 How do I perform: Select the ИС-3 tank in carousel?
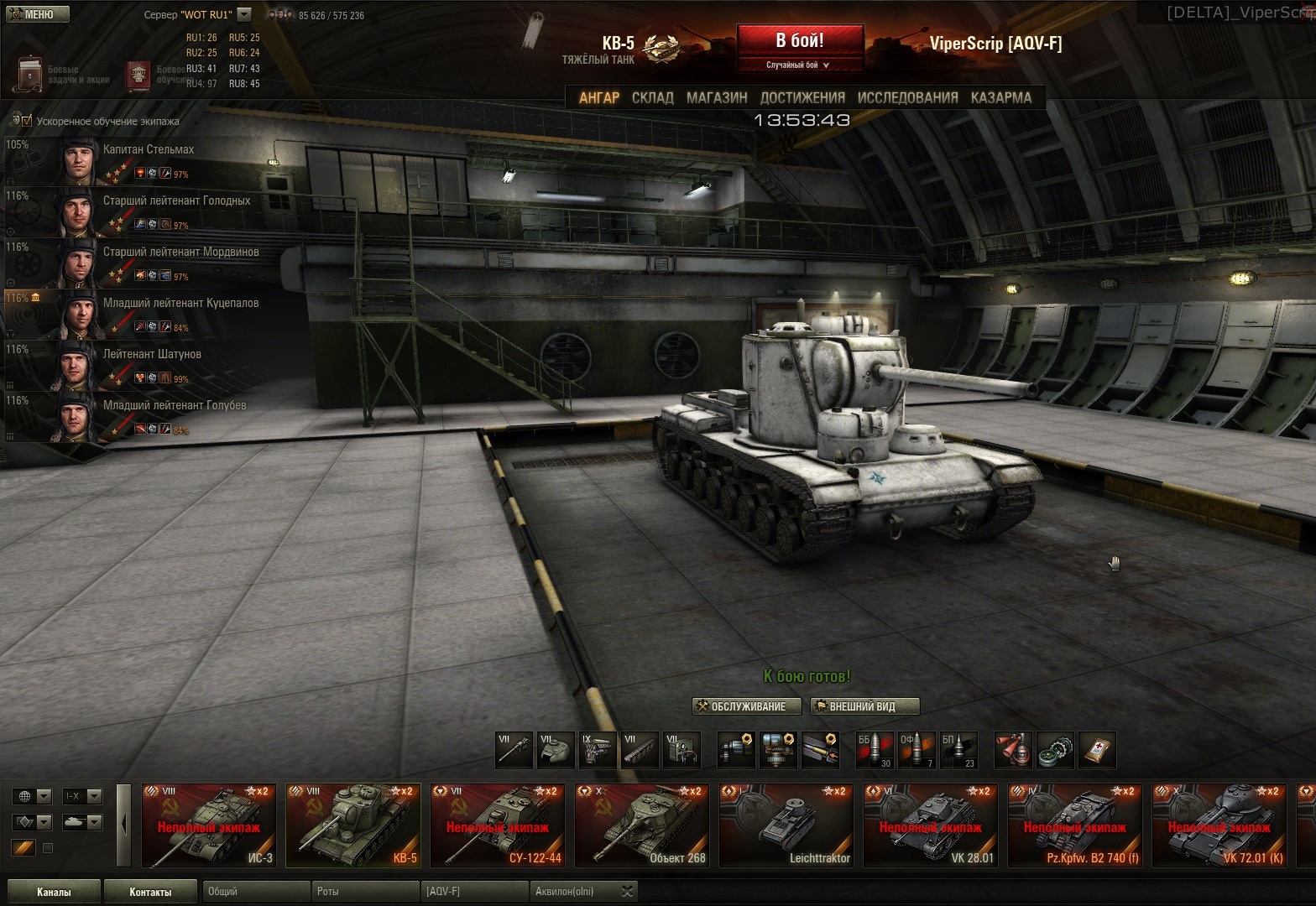(209, 825)
